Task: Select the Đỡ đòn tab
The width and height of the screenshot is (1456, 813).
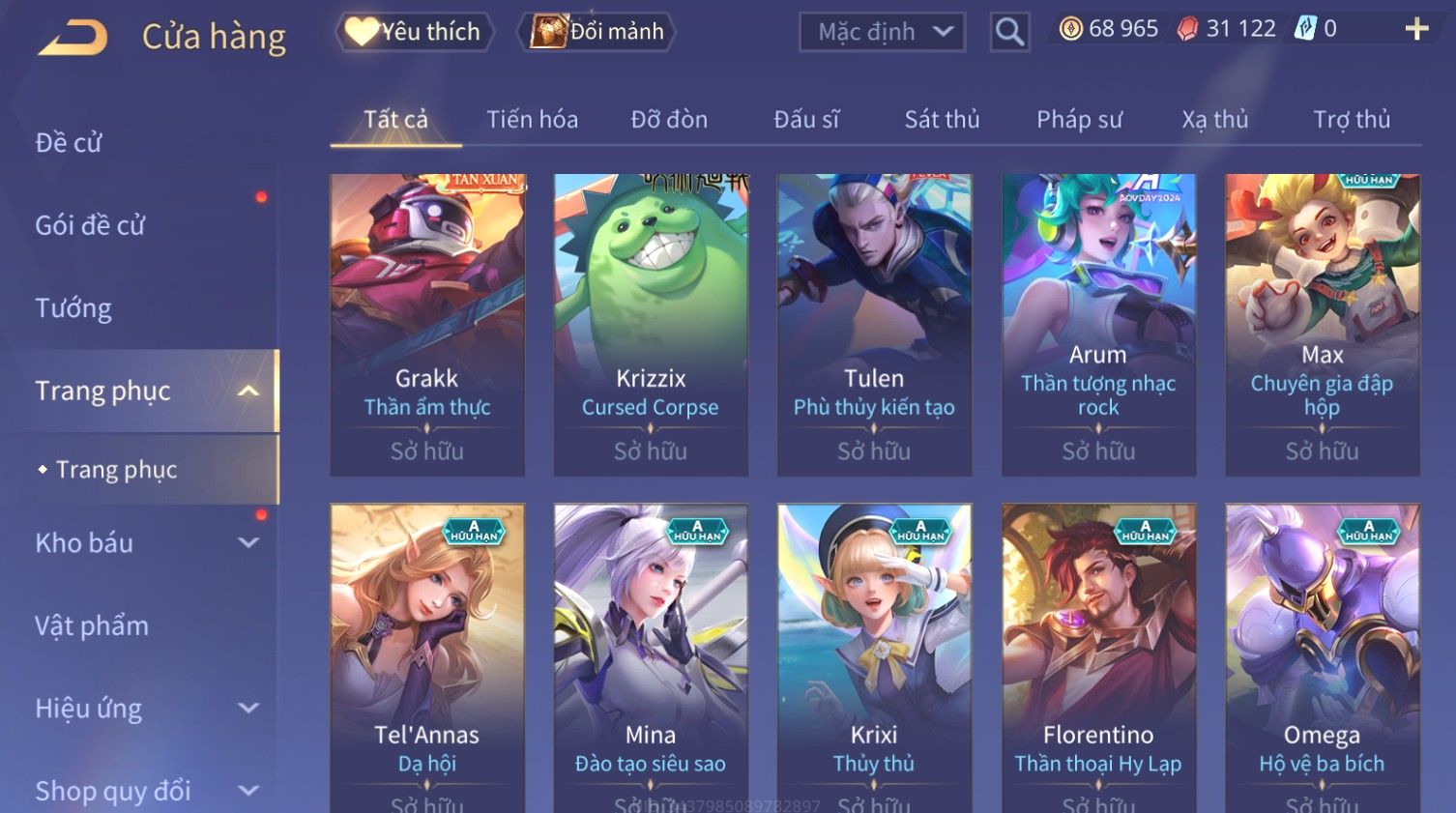Action: click(669, 120)
